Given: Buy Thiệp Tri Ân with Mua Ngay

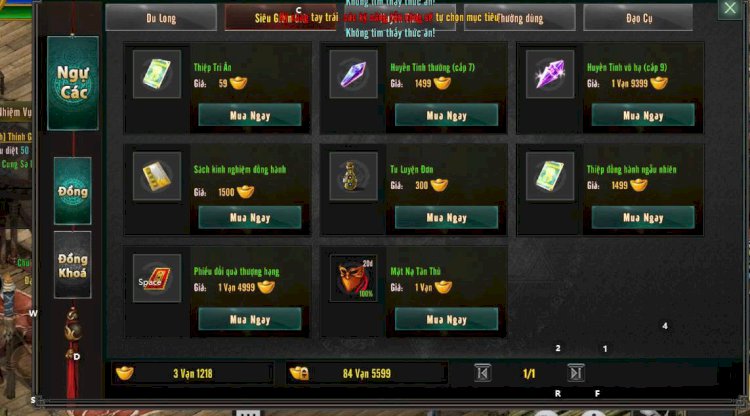Looking at the screenshot, I should (x=250, y=115).
